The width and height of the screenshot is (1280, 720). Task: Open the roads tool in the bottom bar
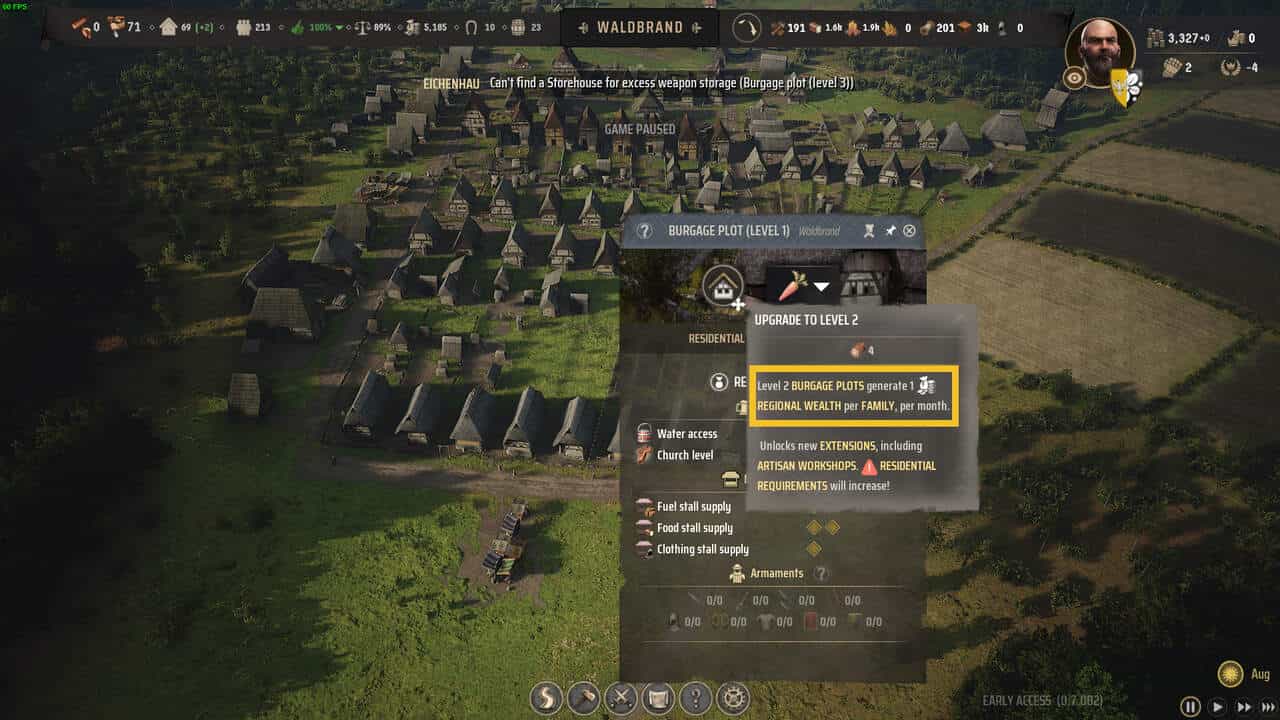pos(546,697)
